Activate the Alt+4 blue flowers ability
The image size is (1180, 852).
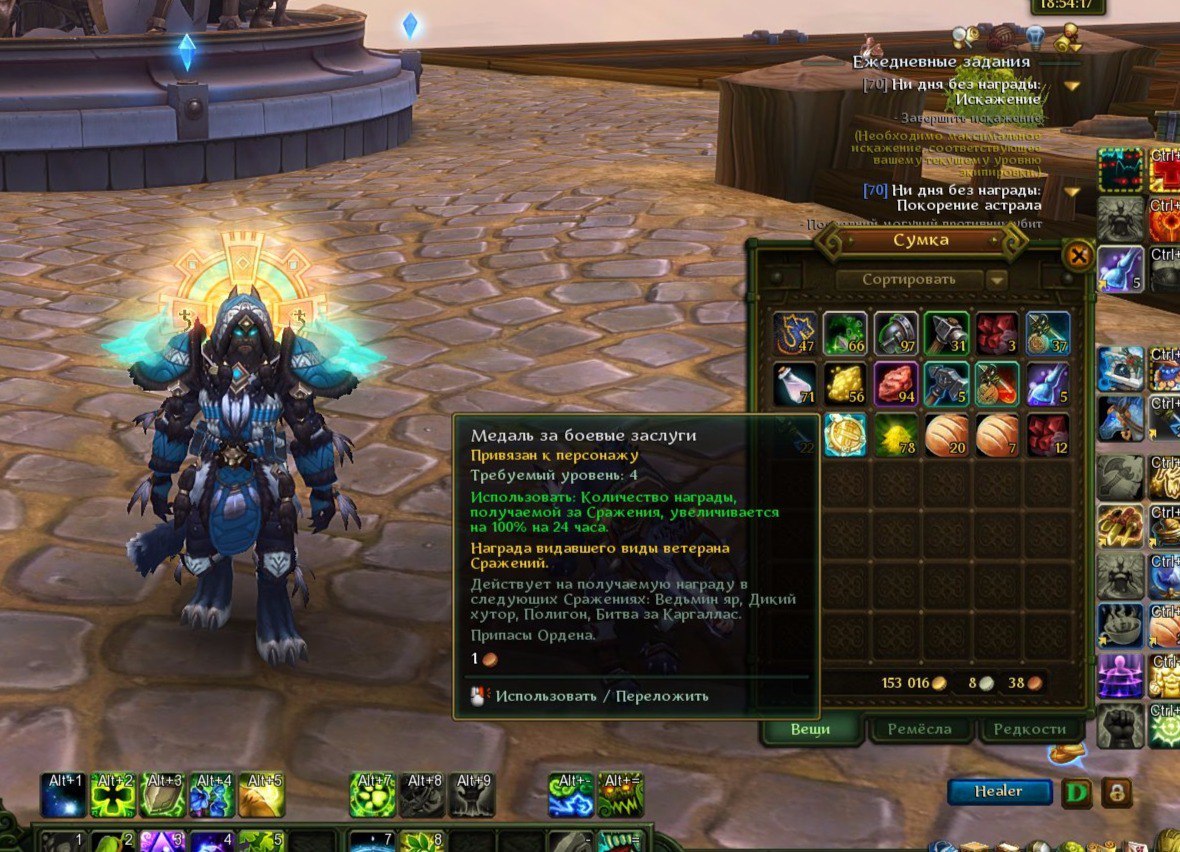point(212,795)
